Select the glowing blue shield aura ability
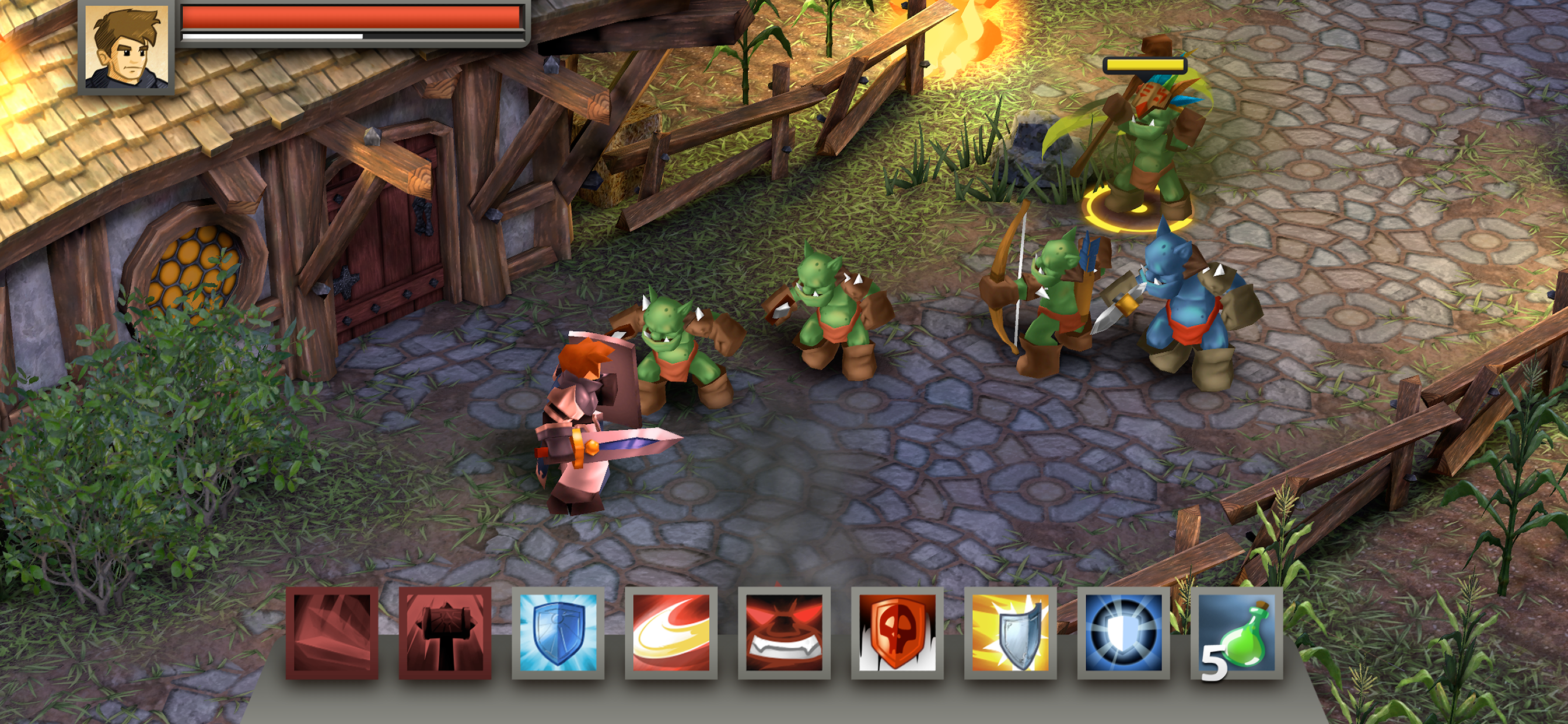 pos(1123,632)
